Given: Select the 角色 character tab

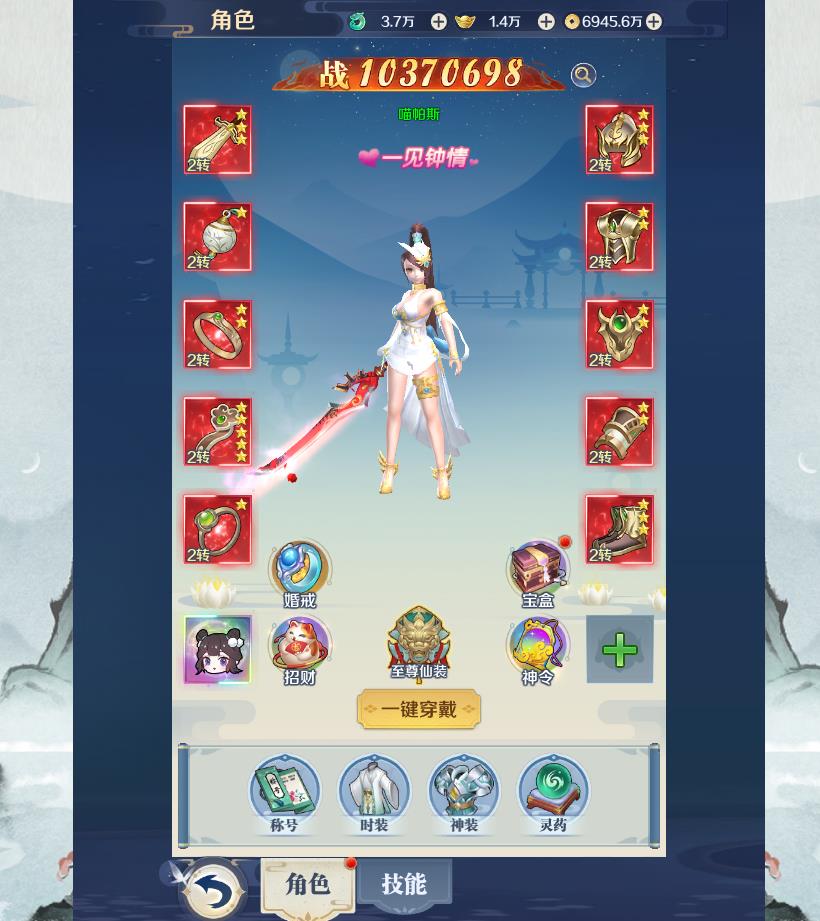Looking at the screenshot, I should pos(307,884).
